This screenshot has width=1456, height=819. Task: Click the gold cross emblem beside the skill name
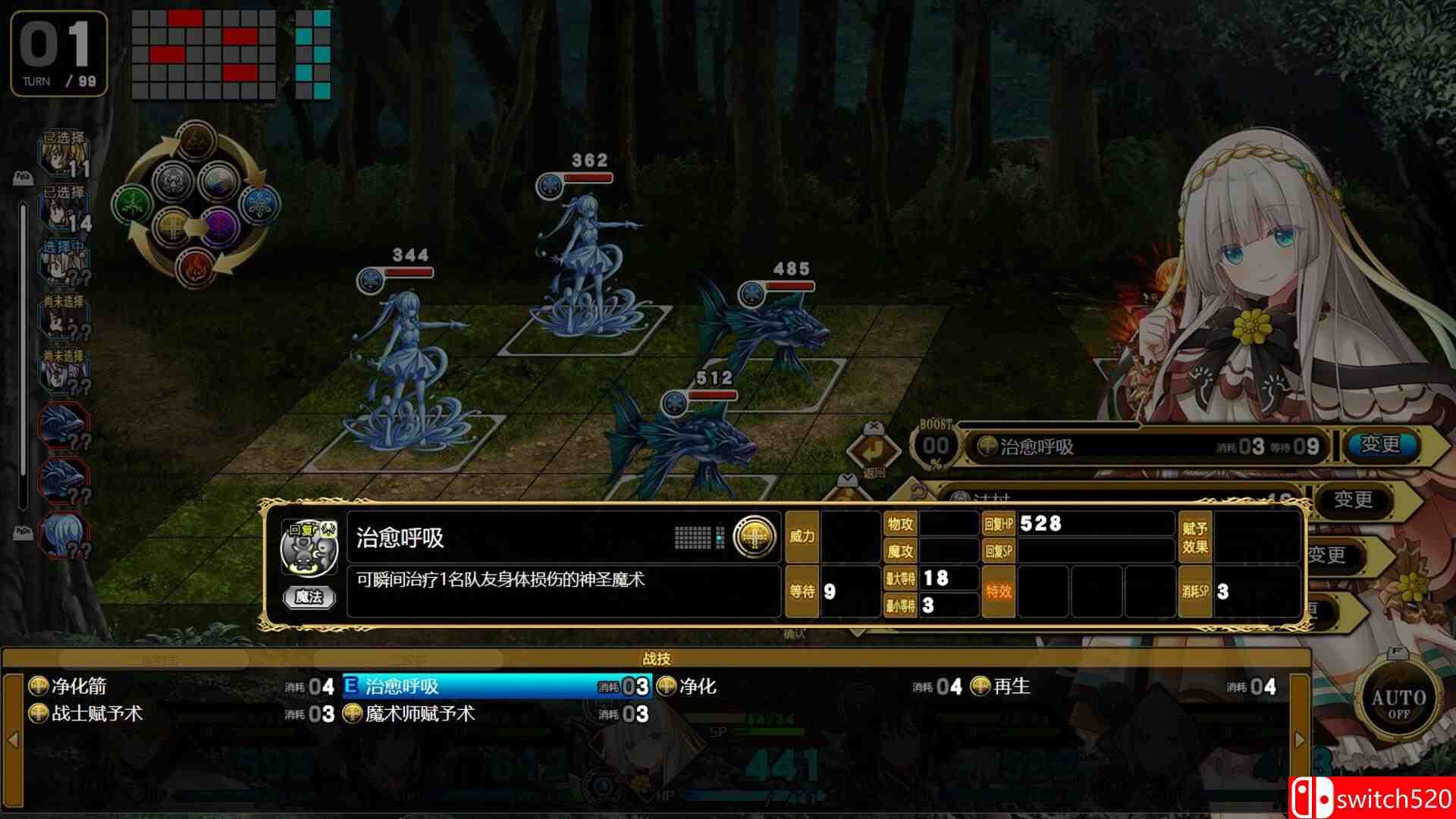(753, 536)
